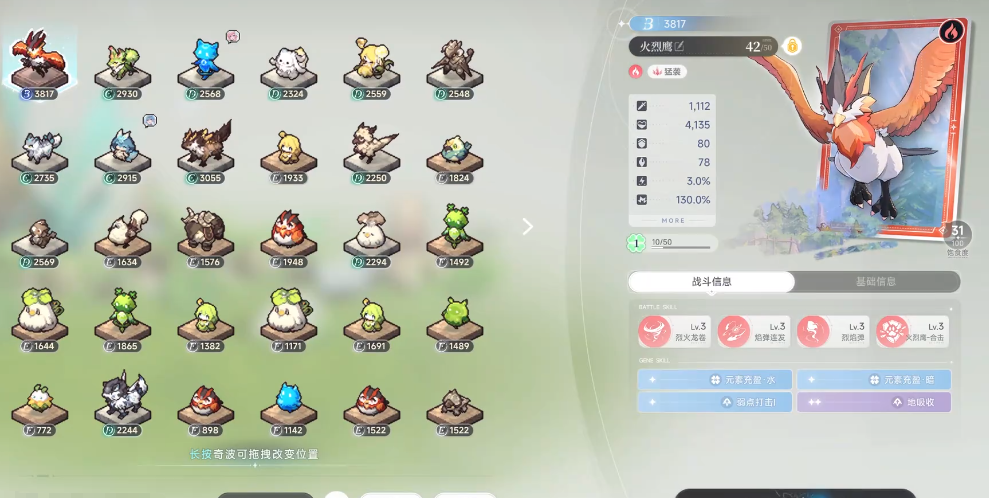Select the creature with power 2930
The image size is (989, 498).
pos(123,64)
